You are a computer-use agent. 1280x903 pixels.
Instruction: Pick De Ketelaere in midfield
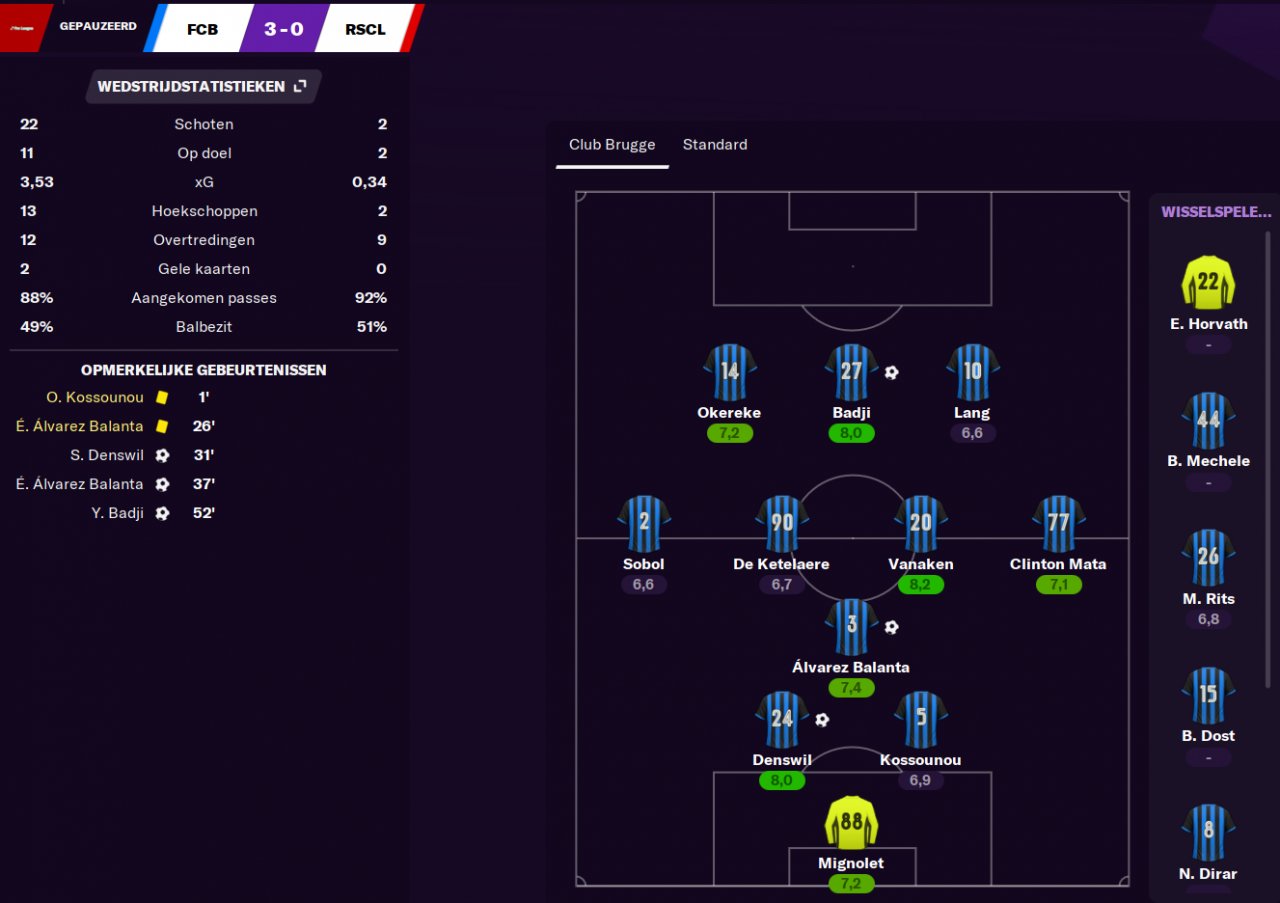point(781,524)
